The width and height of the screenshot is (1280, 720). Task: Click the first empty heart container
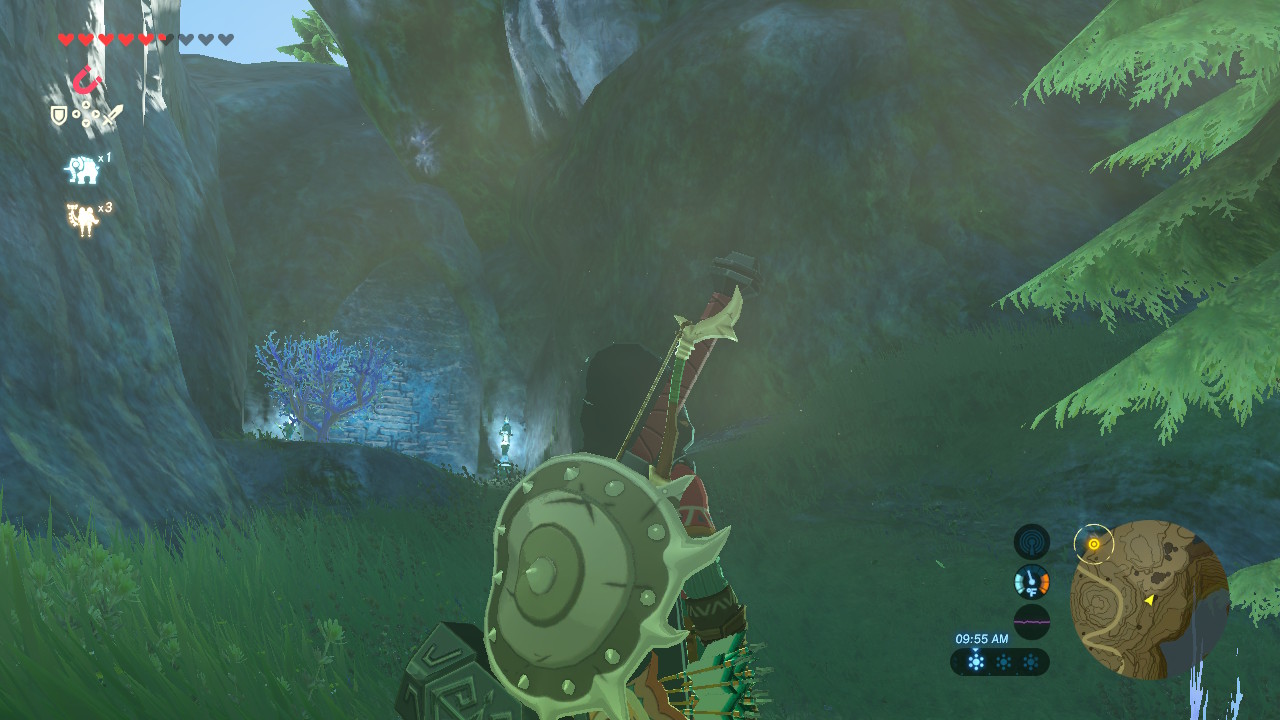pyautogui.click(x=185, y=37)
